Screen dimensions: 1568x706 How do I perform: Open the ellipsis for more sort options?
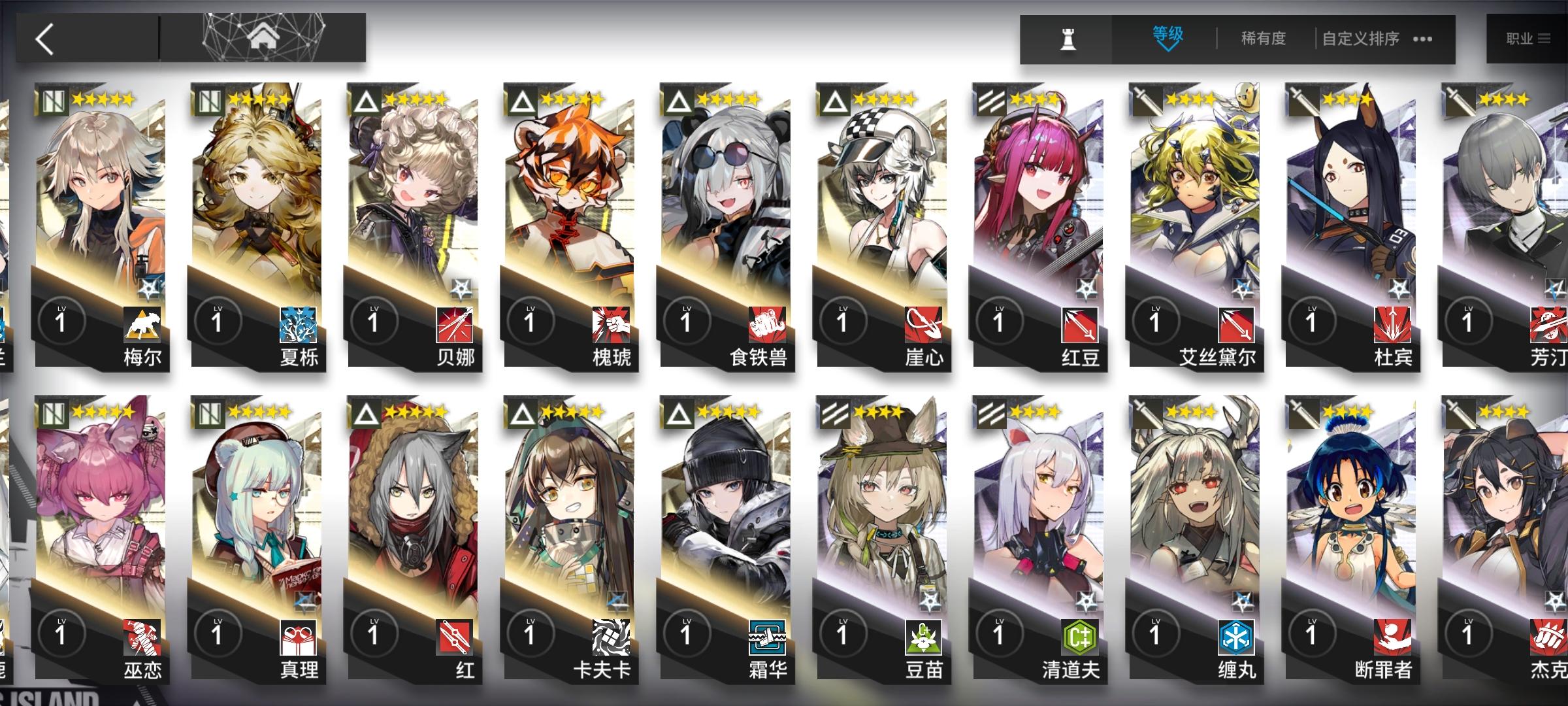pos(1422,39)
